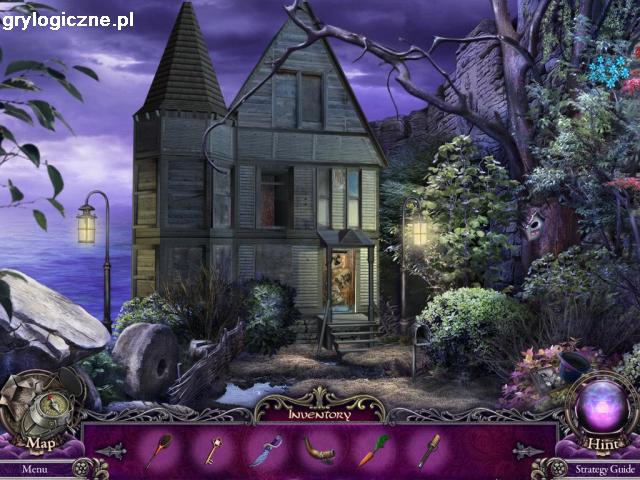
Task: Select the horn item in inventory
Action: 319,450
